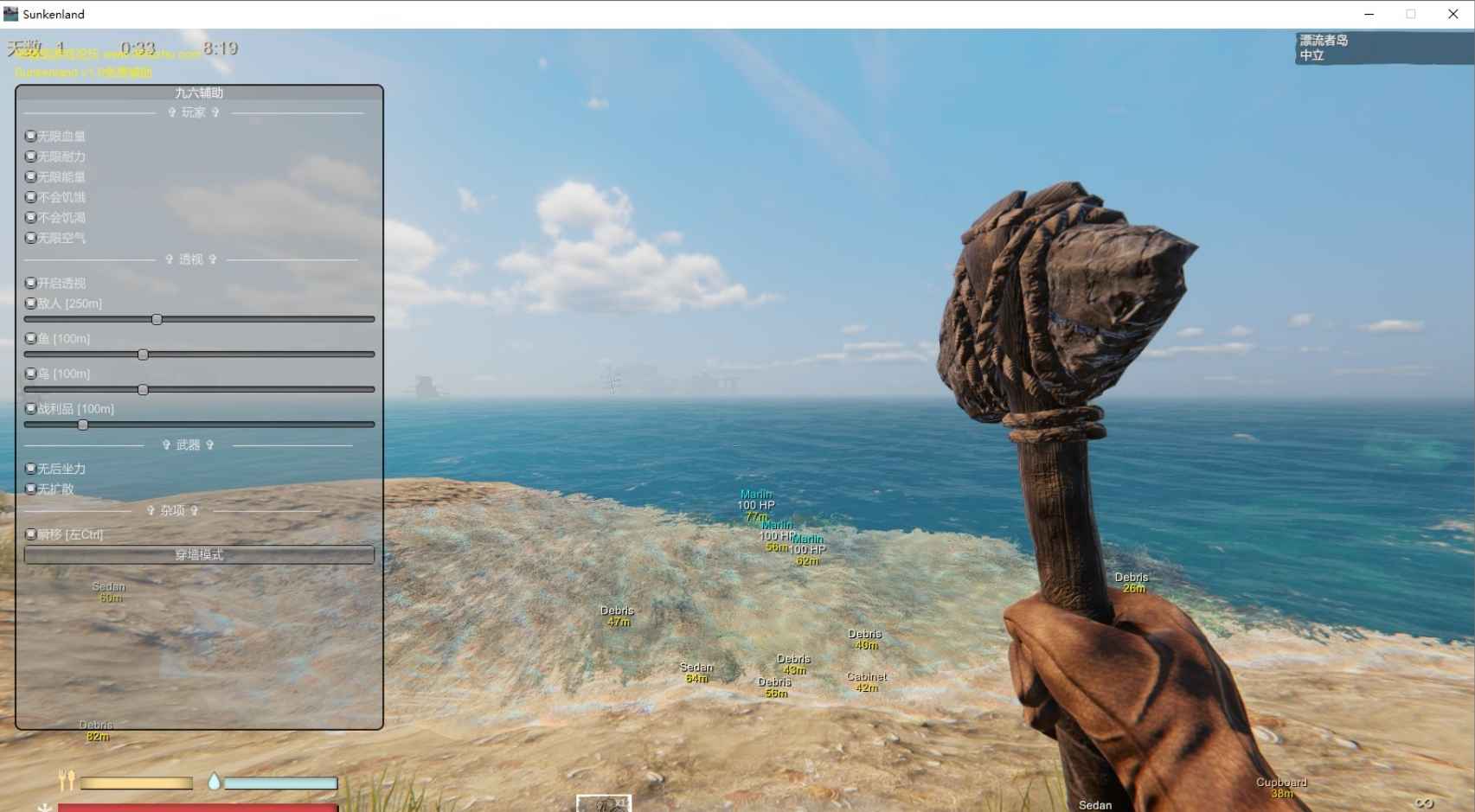1475x812 pixels.
Task: Check the 战利品 loot ESP option
Action: (x=30, y=408)
